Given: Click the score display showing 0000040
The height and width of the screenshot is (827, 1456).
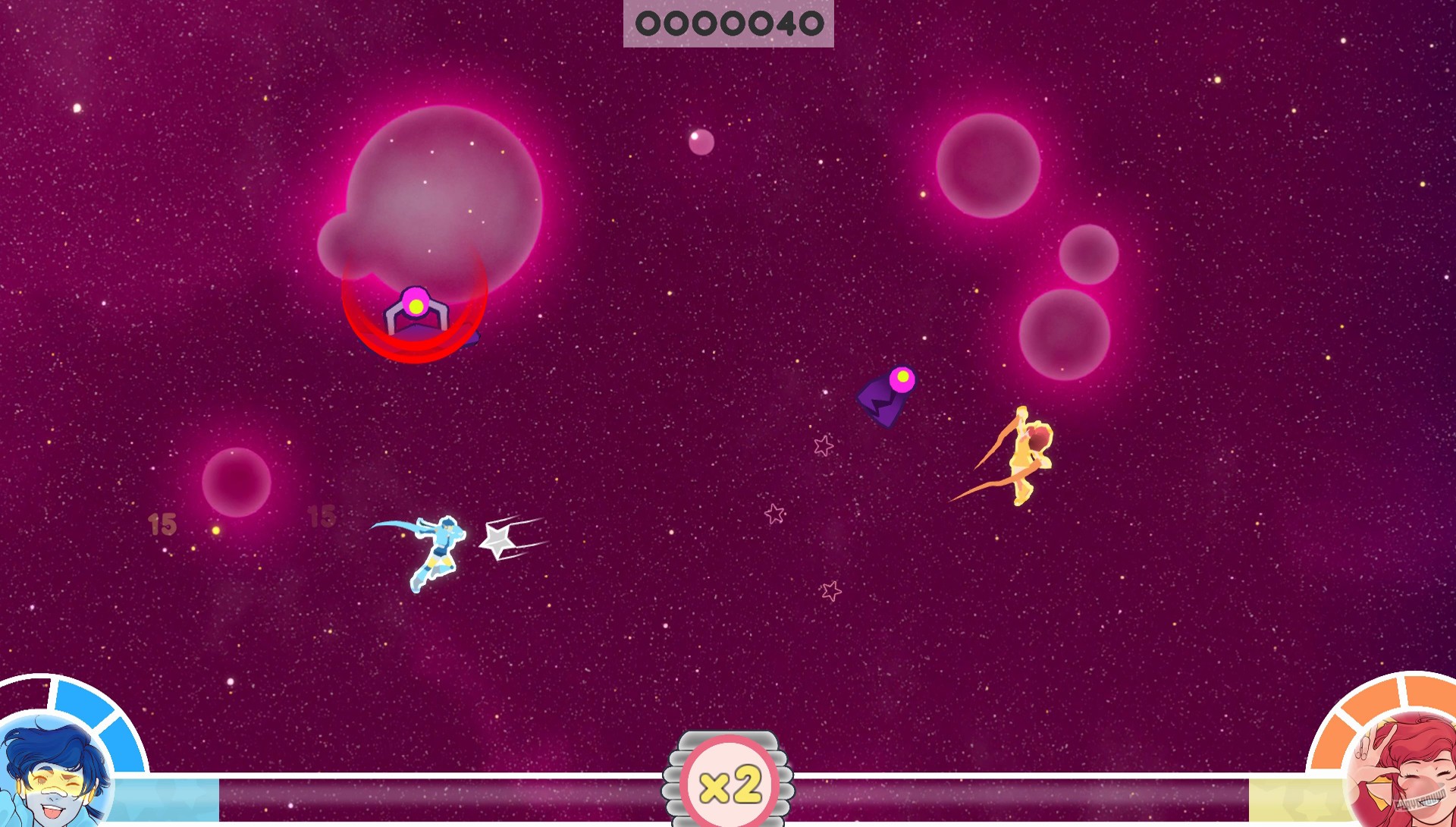Looking at the screenshot, I should tap(729, 24).
